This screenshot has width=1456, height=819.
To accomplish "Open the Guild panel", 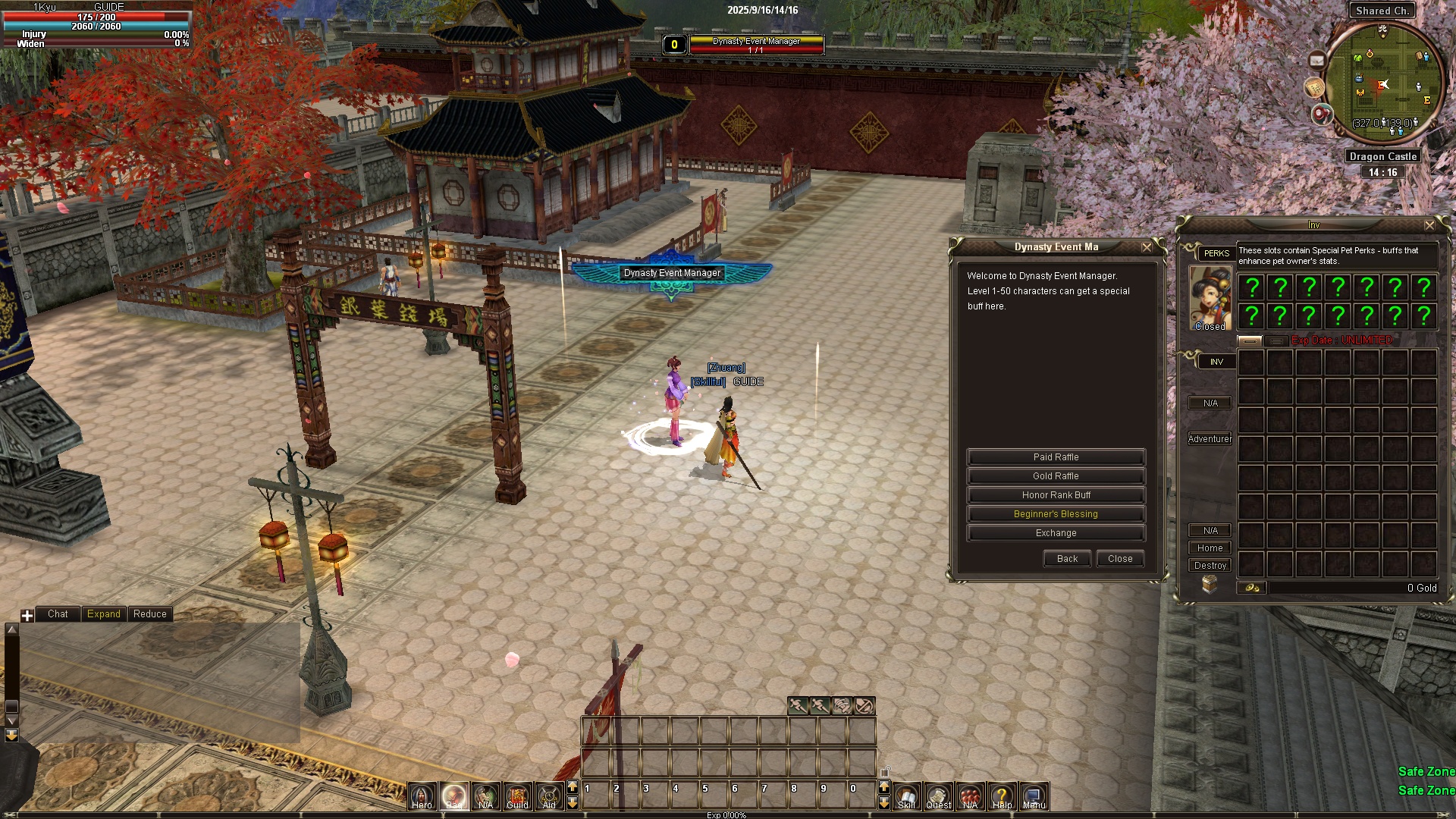I will coord(517,796).
